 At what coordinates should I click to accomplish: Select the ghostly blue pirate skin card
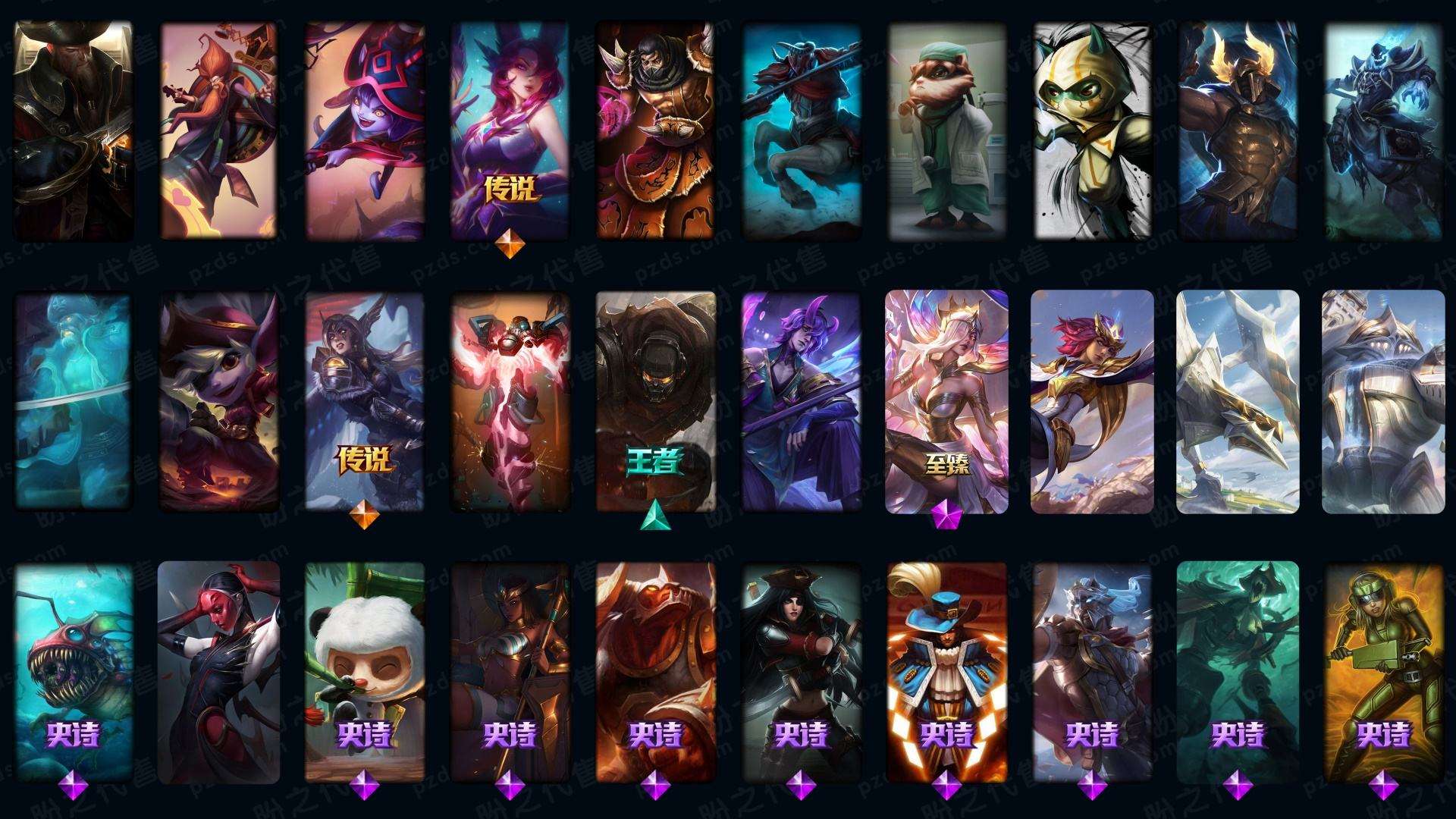(x=74, y=402)
